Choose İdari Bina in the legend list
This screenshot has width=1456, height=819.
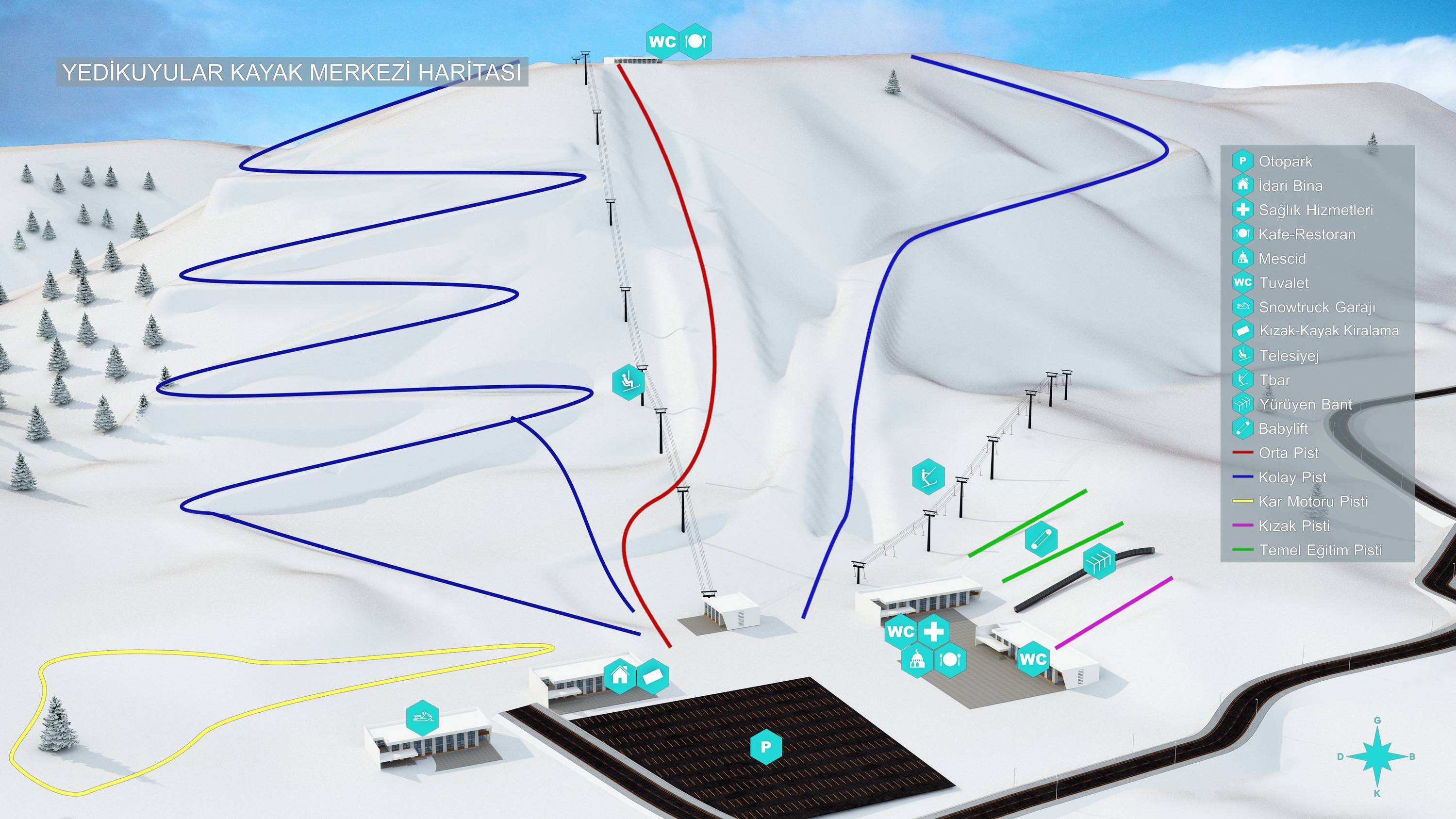point(1291,186)
